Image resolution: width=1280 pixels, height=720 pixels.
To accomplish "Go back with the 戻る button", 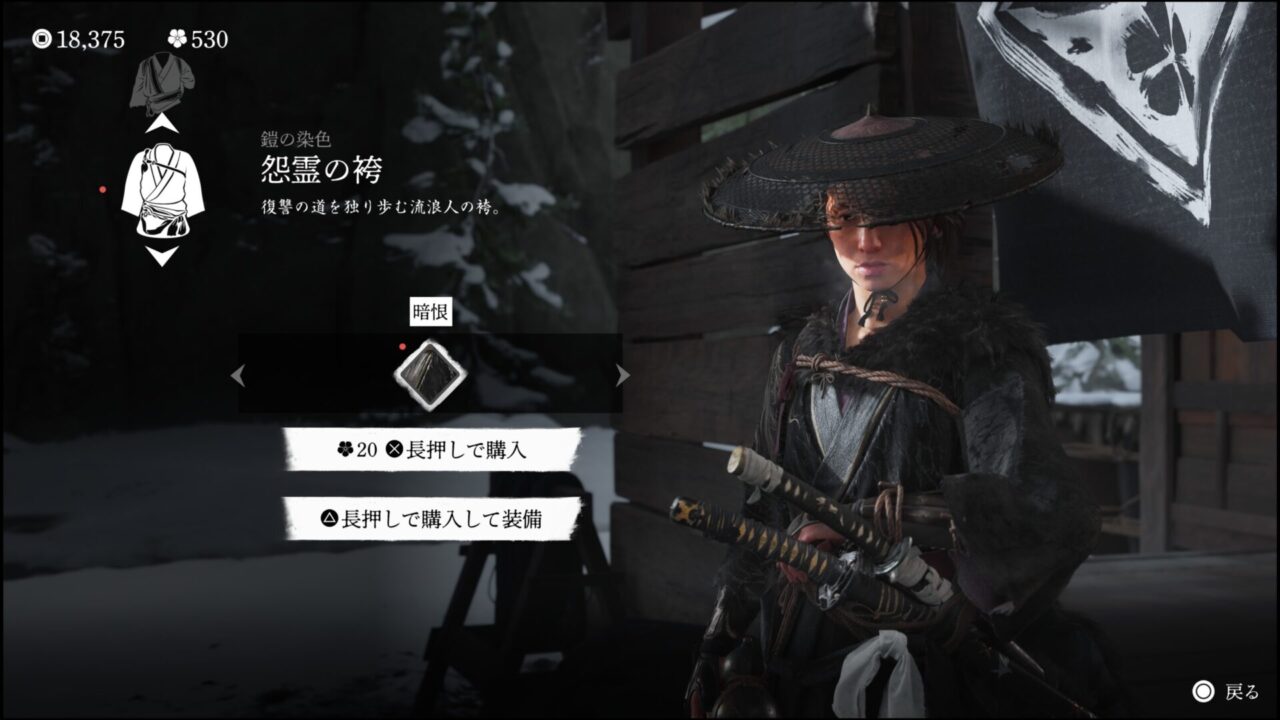I will click(1226, 691).
